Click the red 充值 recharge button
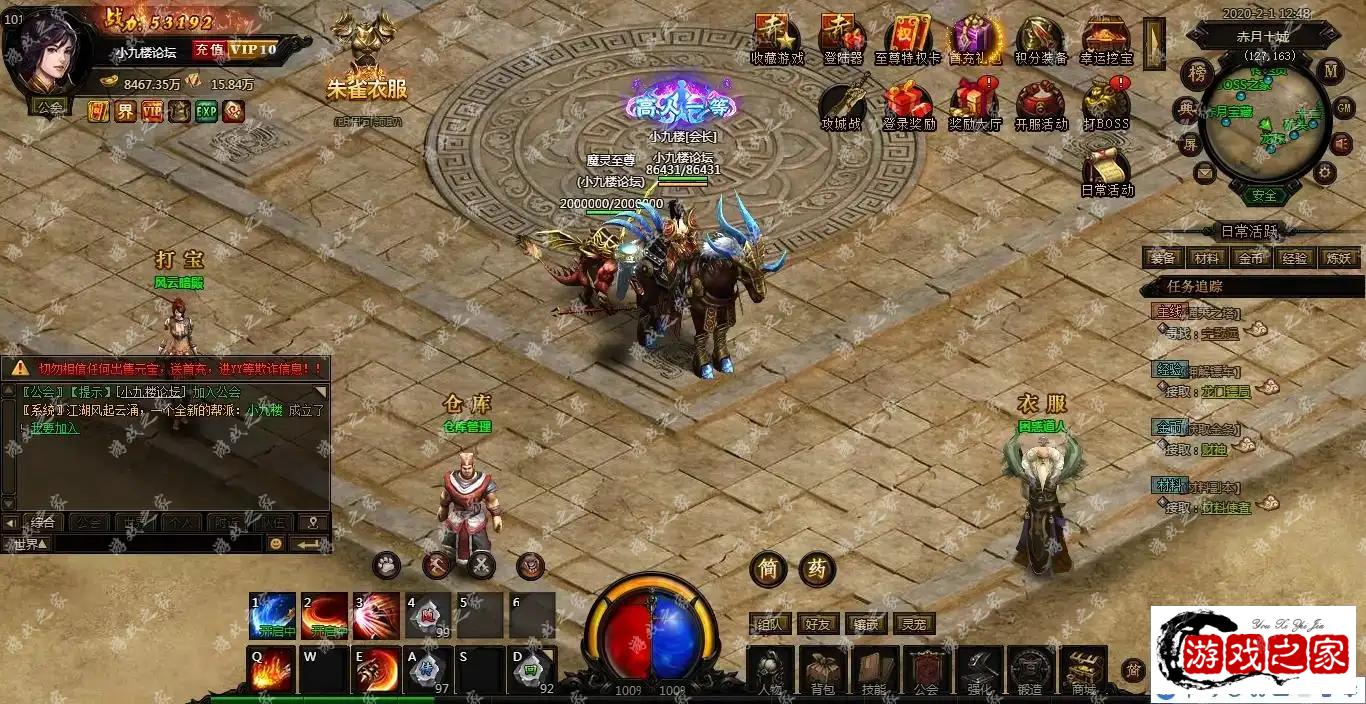 tap(208, 49)
